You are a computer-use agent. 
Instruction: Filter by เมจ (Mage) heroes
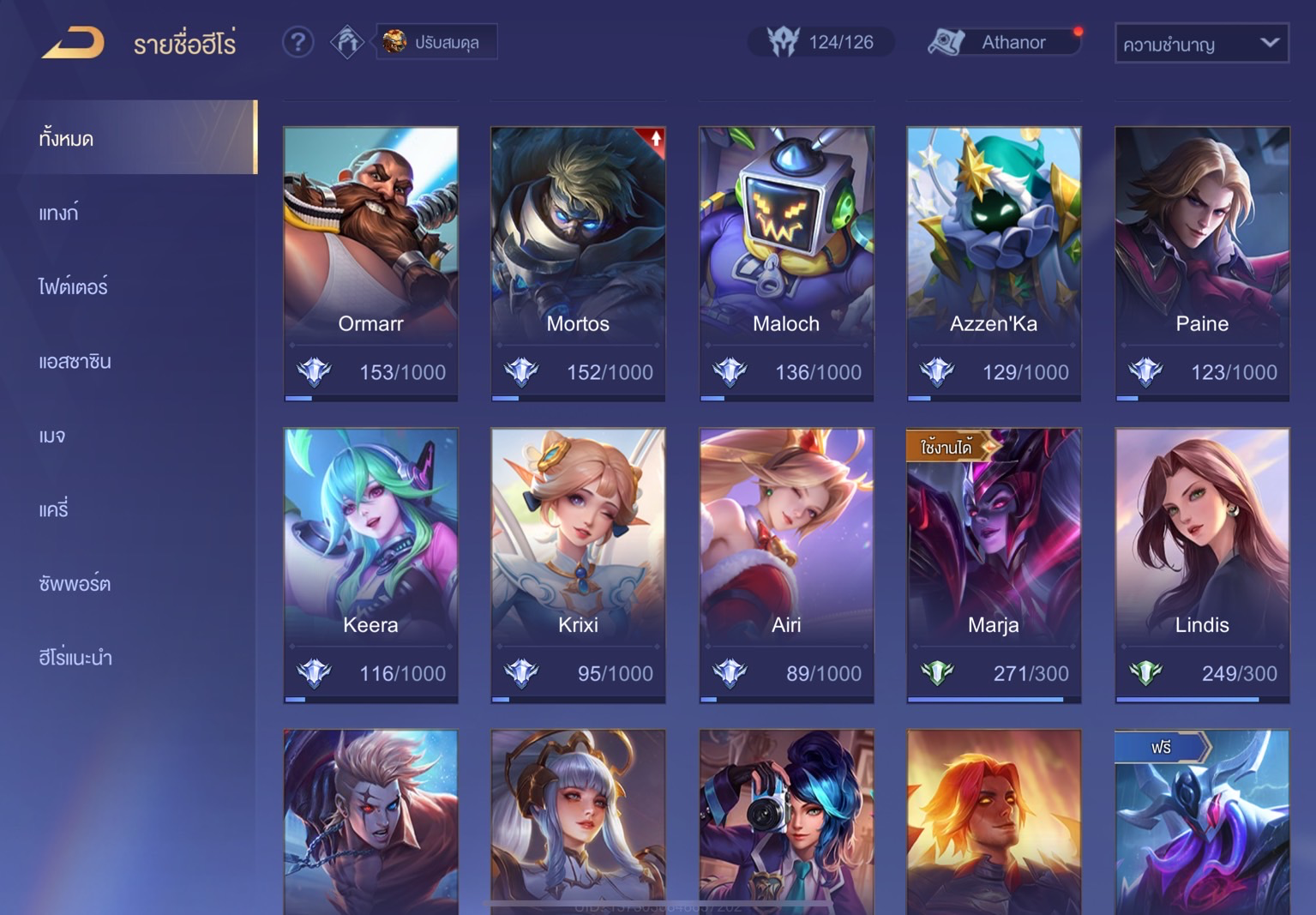pos(52,436)
